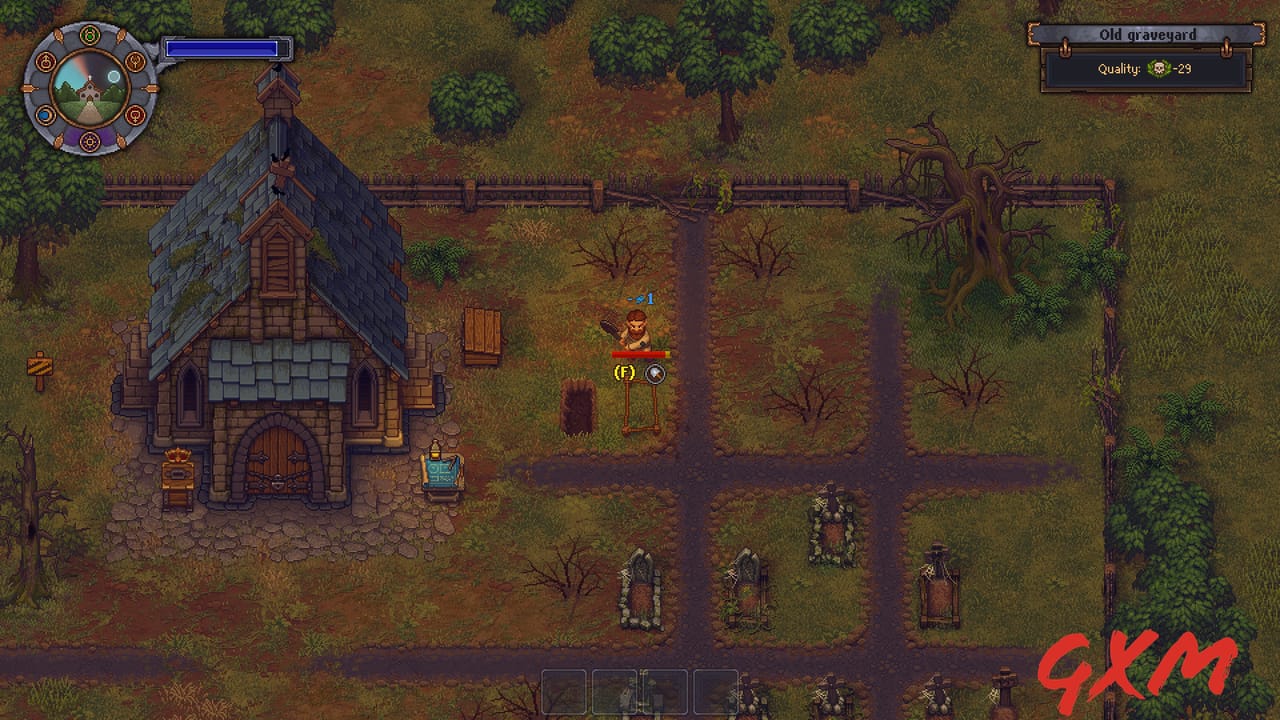The image size is (1280, 720).
Task: Click the purple sigil at the clock's bottom
Action: pyautogui.click(x=89, y=141)
